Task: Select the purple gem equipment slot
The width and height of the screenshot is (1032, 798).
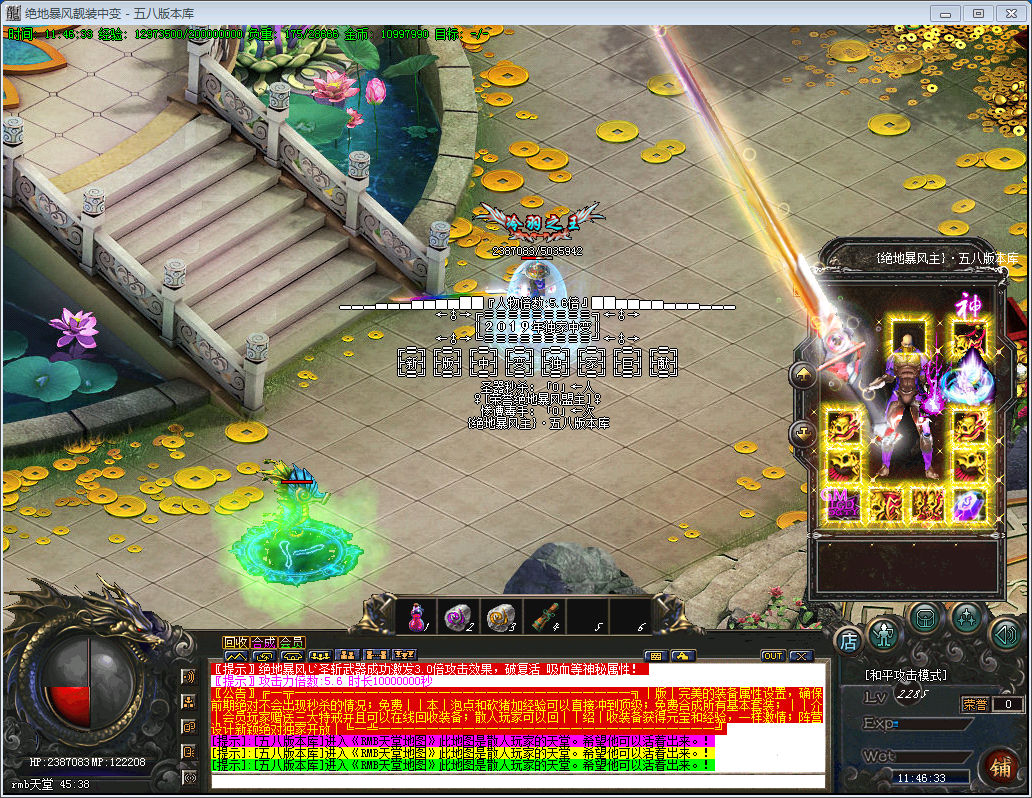Action: [x=968, y=503]
